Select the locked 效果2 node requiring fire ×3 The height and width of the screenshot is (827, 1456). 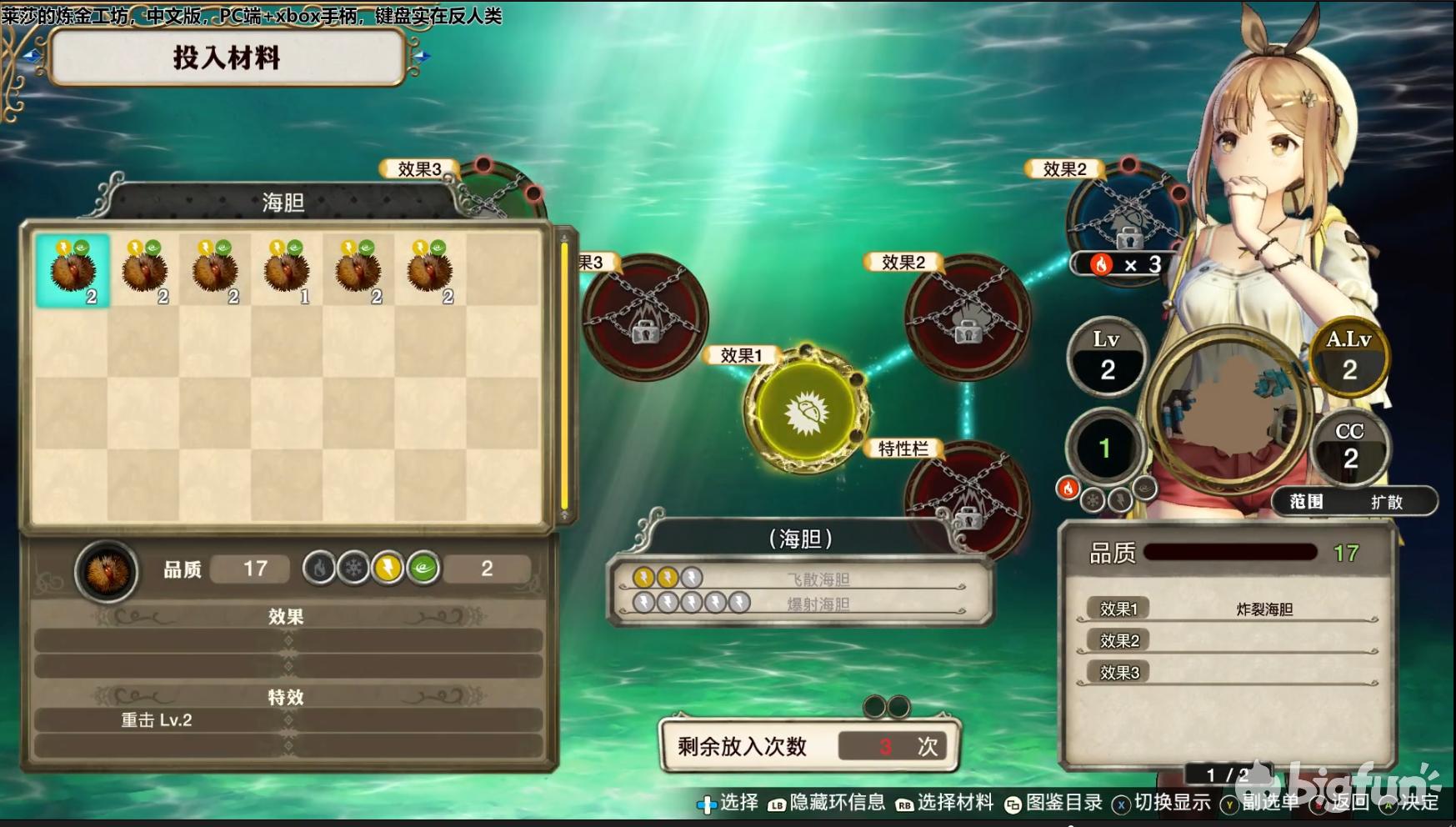tap(1127, 218)
